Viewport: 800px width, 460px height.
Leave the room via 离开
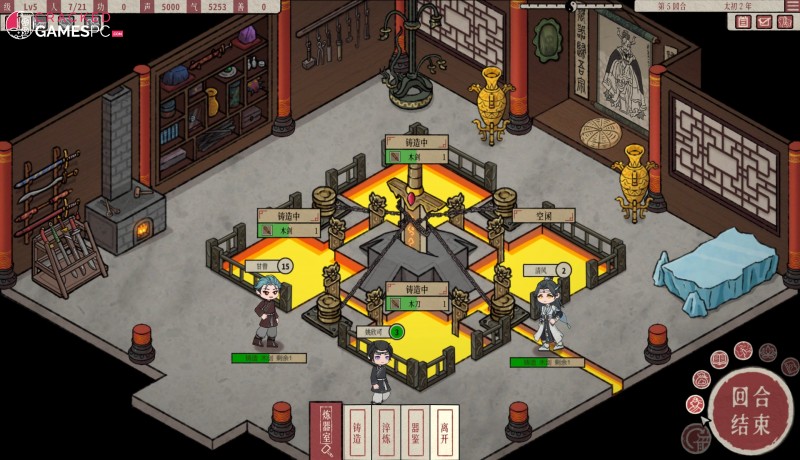click(x=444, y=432)
